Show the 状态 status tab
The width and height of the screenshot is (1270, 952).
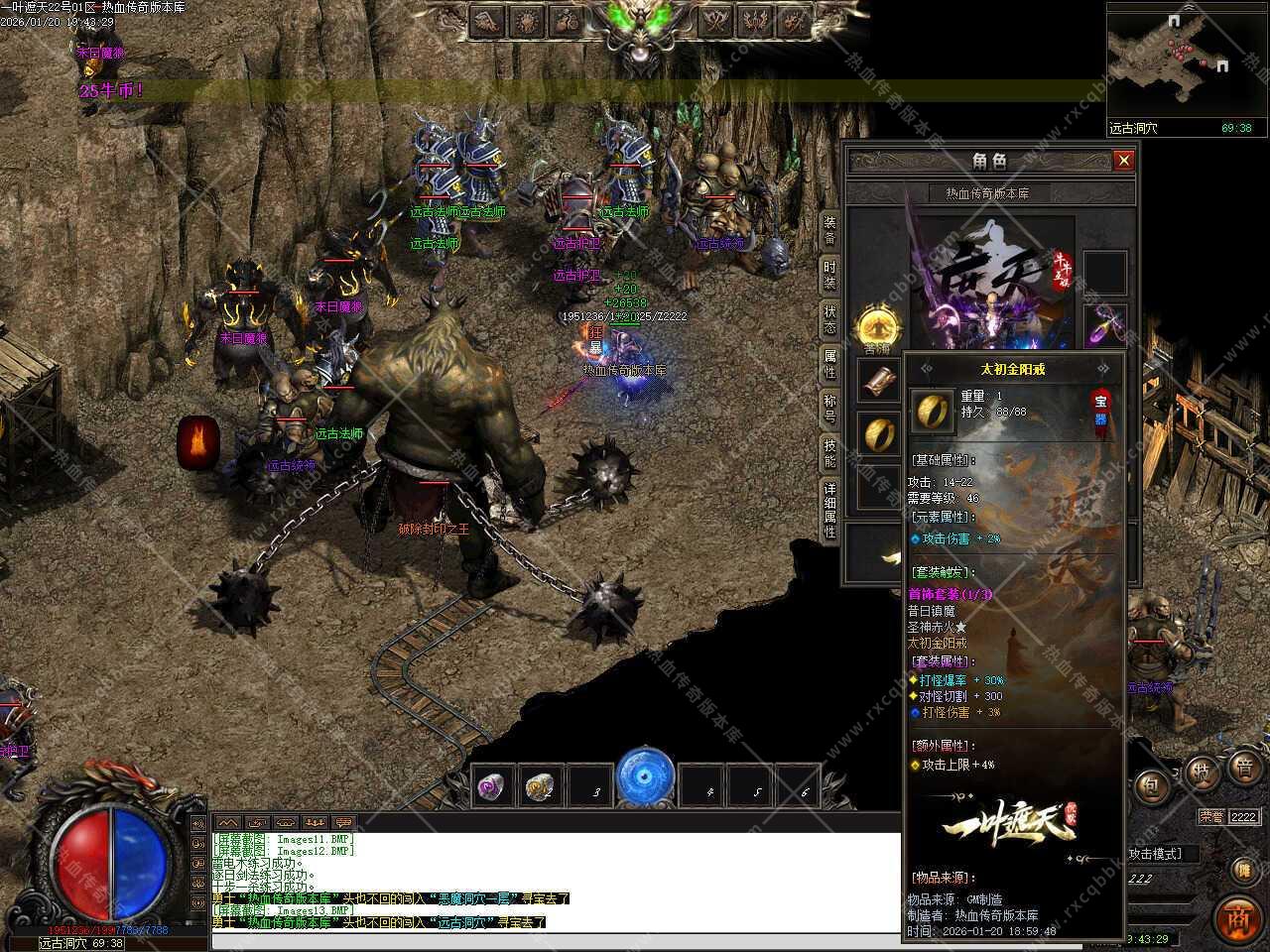[829, 318]
